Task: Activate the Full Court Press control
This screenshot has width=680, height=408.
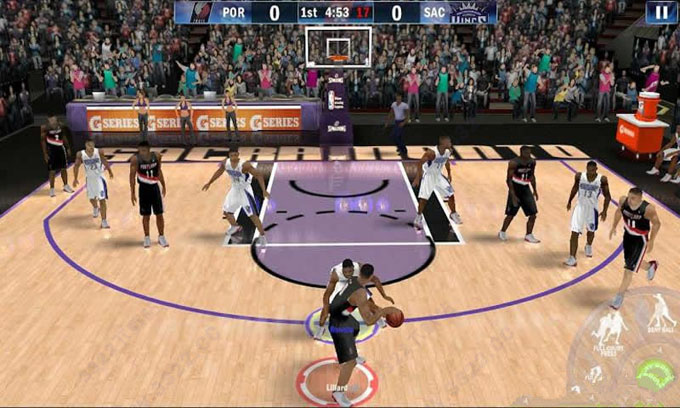Action: tap(609, 329)
